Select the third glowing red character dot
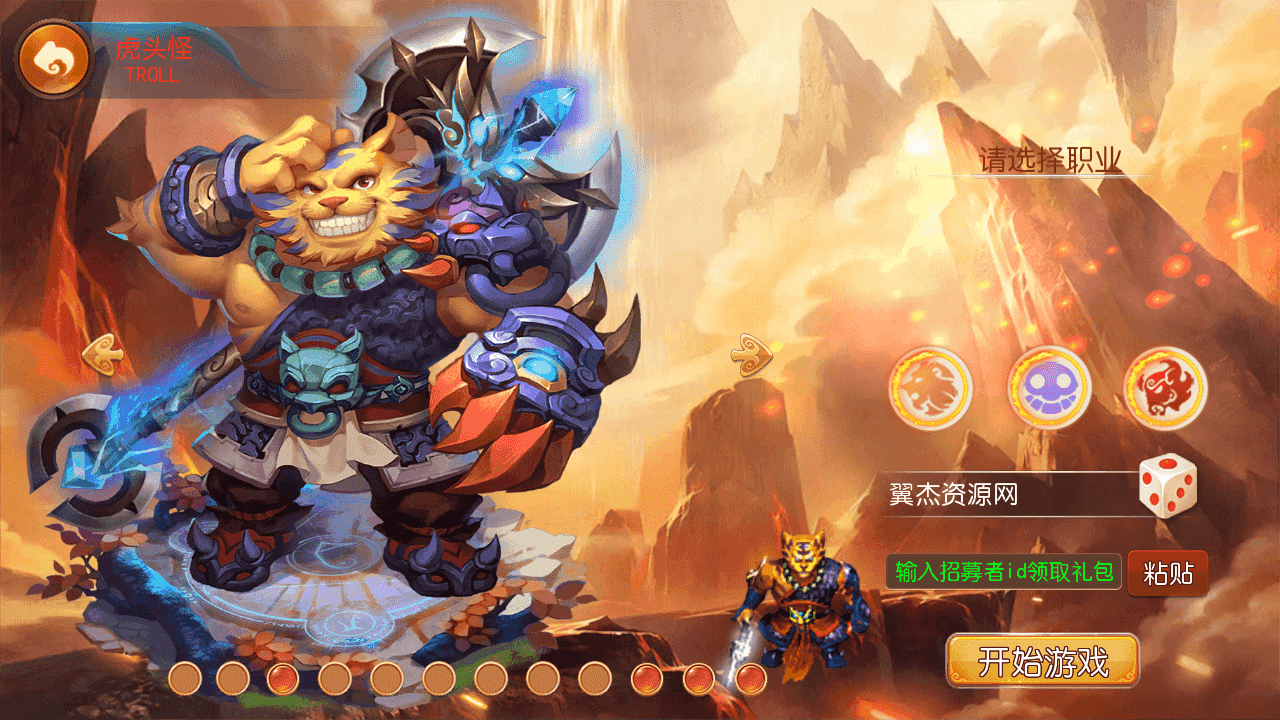Image resolution: width=1280 pixels, height=720 pixels. [x=283, y=677]
